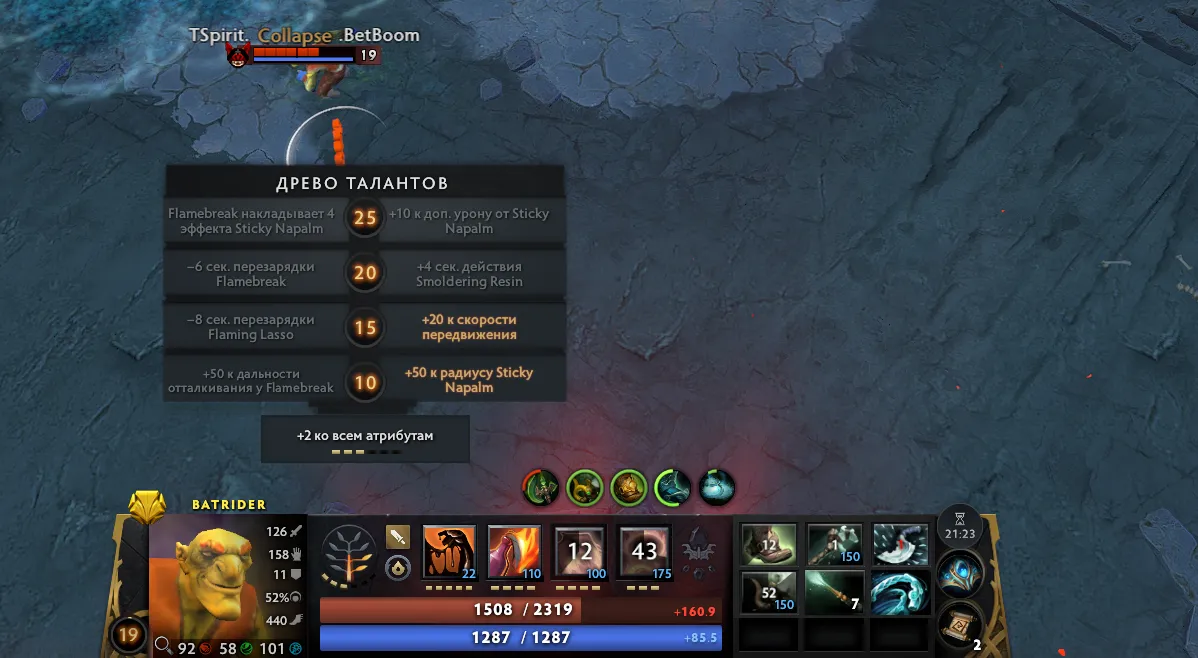The height and width of the screenshot is (658, 1198).
Task: Activate the Sticky Napalm ability
Action: (450, 552)
